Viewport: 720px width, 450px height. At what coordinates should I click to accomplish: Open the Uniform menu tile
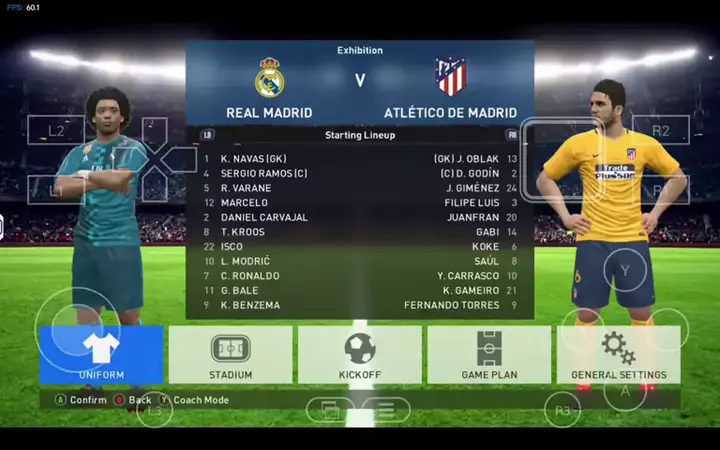[101, 354]
